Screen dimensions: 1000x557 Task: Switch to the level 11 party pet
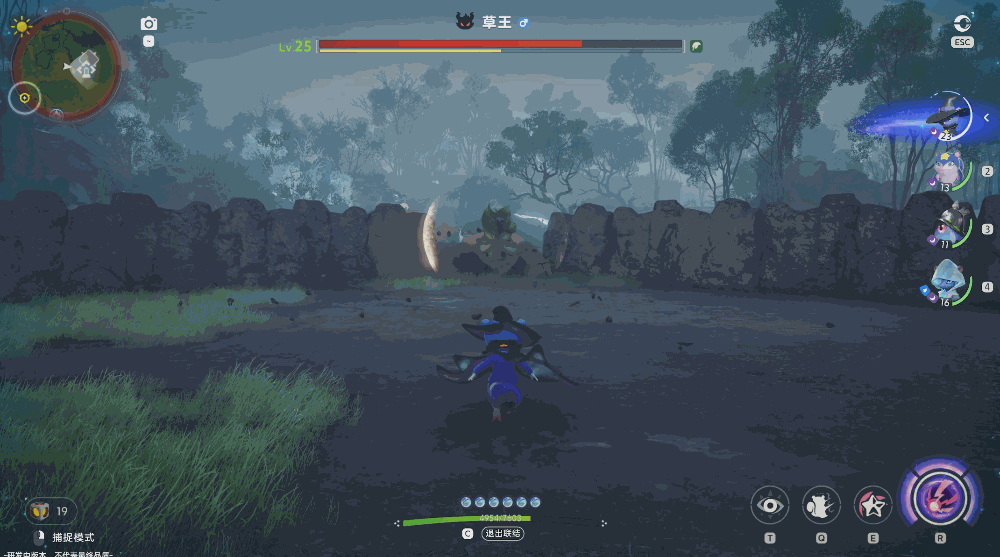pyautogui.click(x=948, y=227)
